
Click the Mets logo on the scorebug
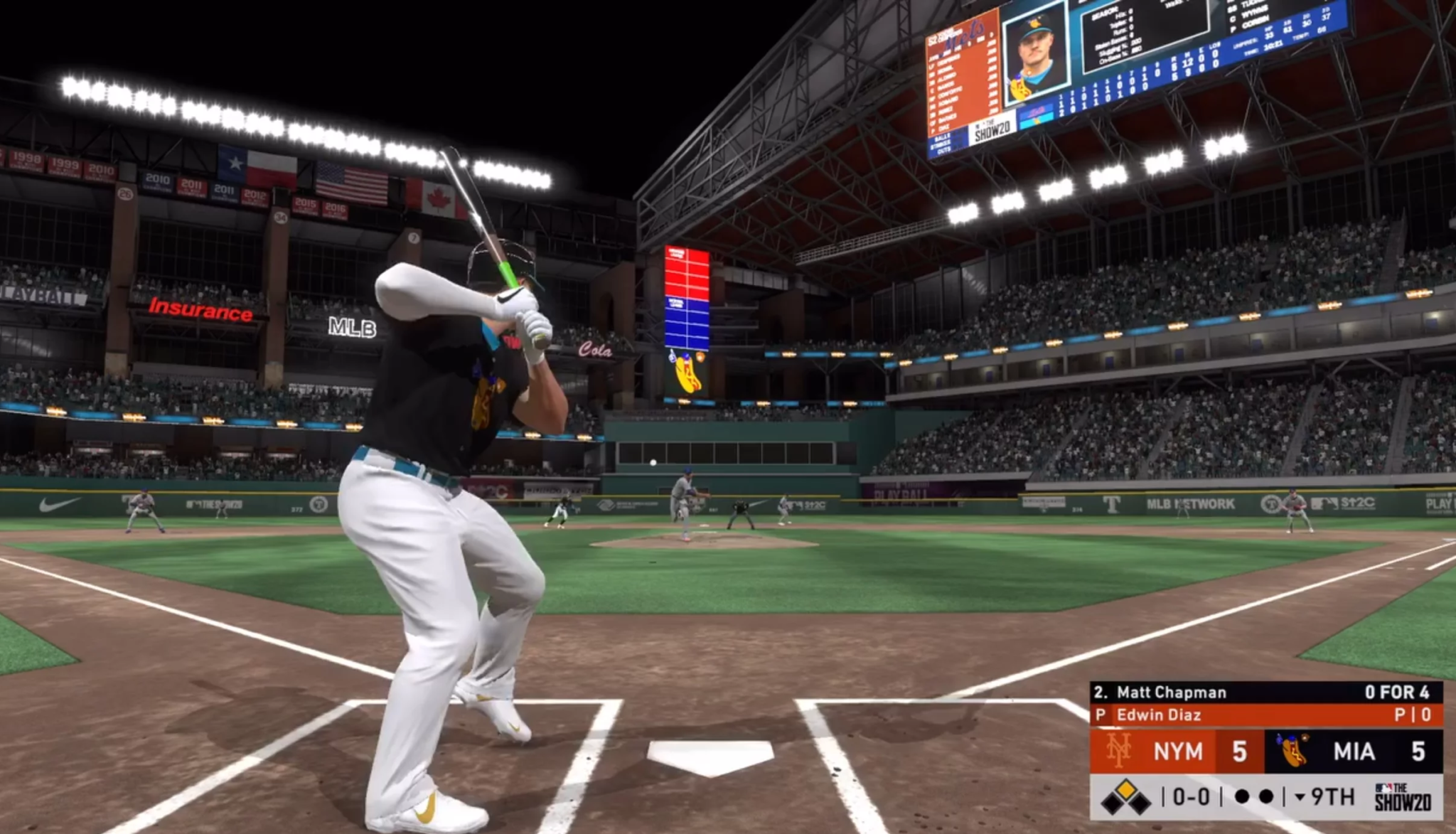click(1118, 751)
